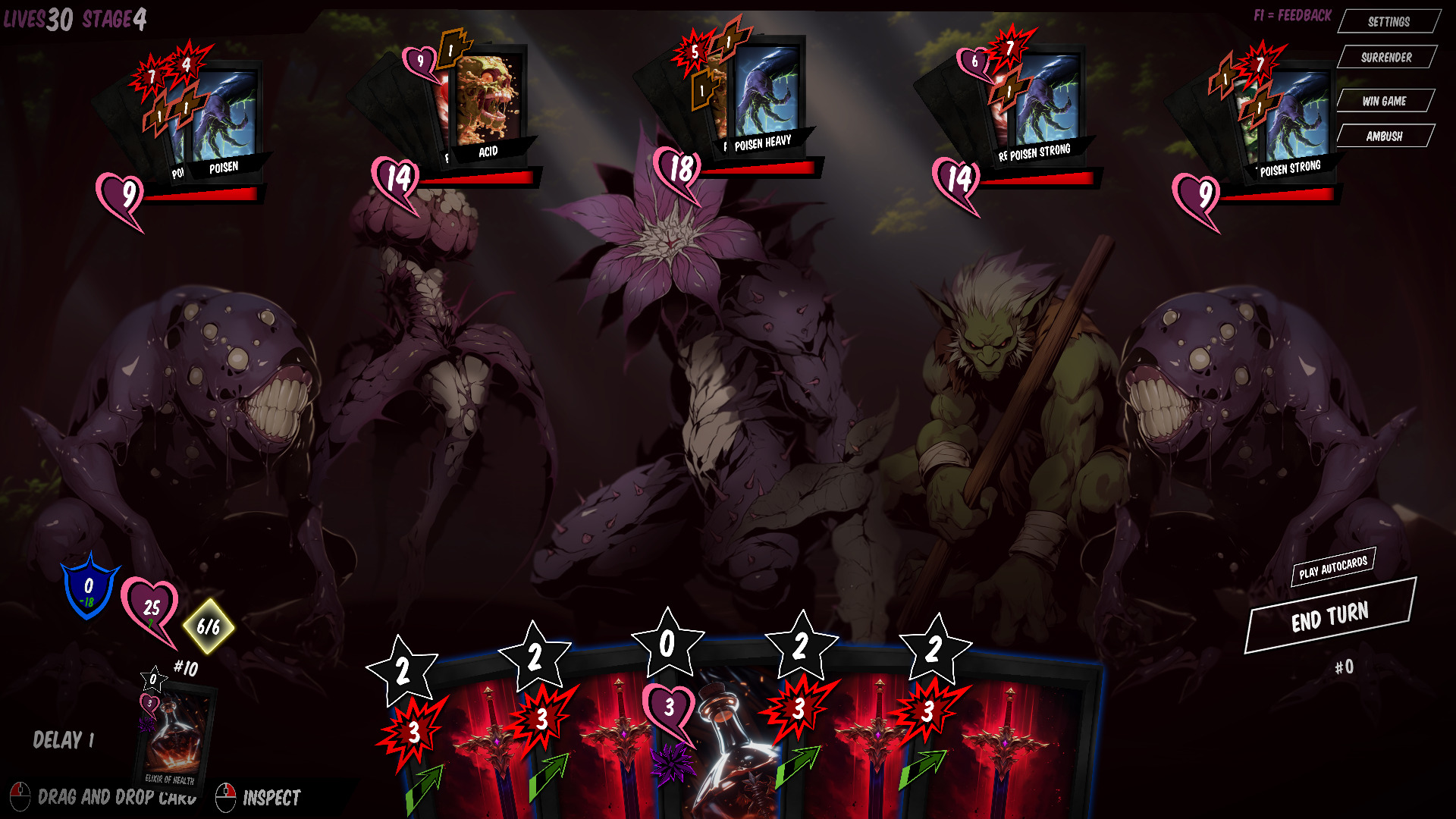
Task: Click the Surrender button
Action: [1386, 58]
